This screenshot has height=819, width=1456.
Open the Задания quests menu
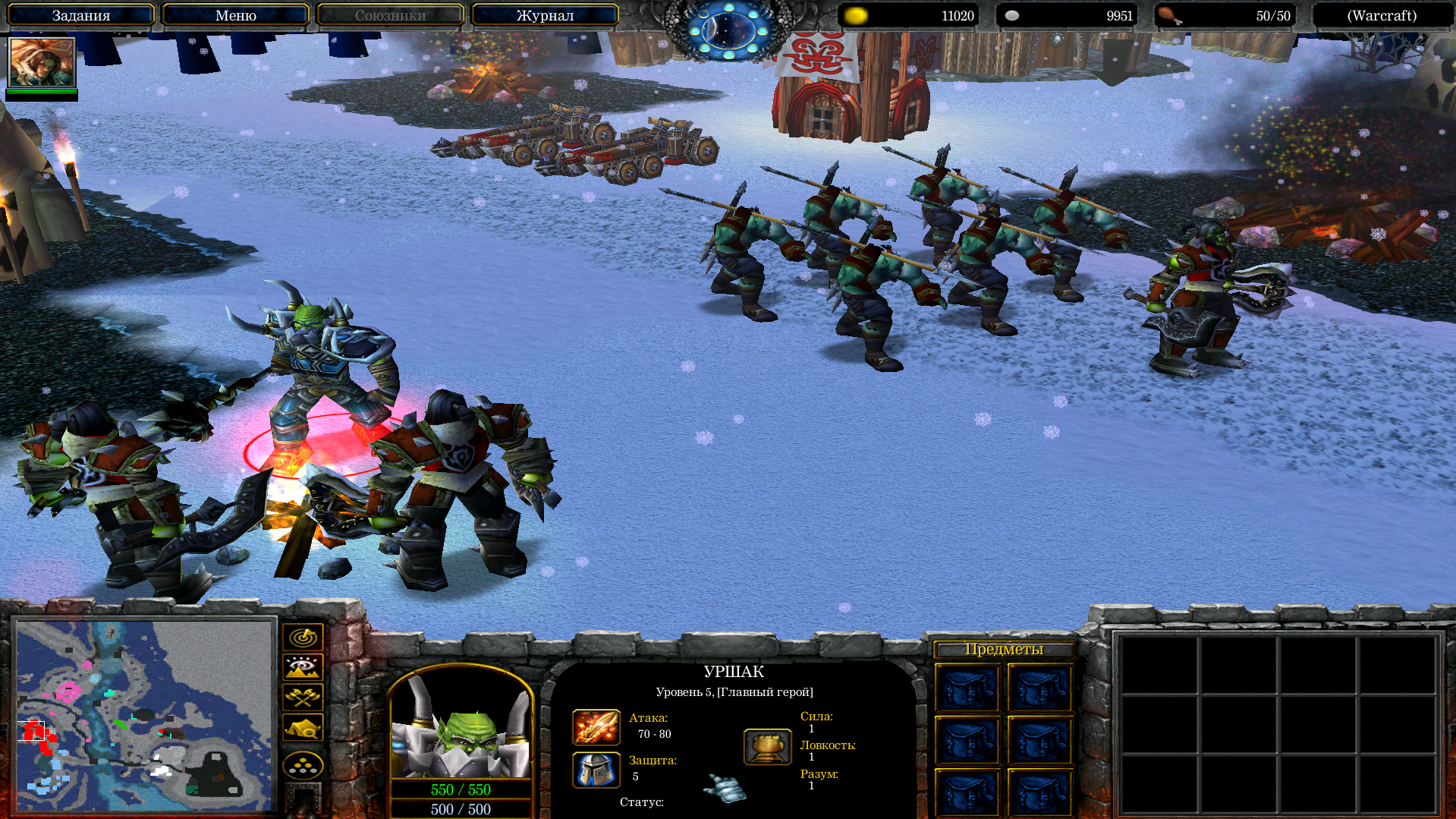click(x=80, y=15)
